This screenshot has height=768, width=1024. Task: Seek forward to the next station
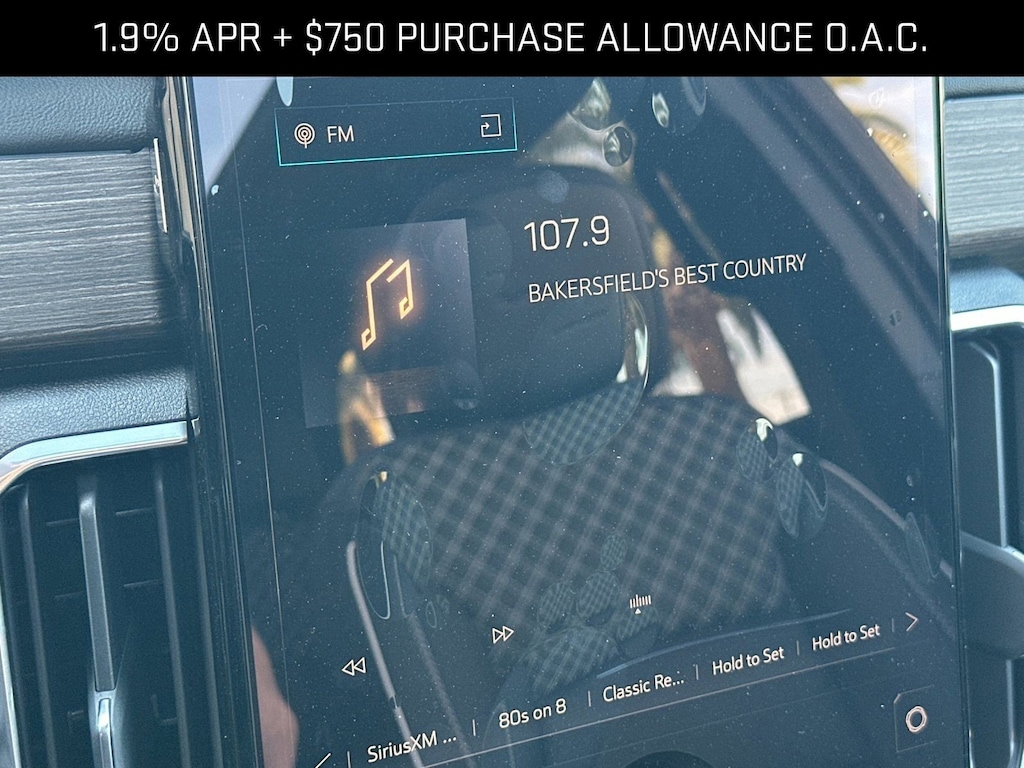click(x=503, y=634)
